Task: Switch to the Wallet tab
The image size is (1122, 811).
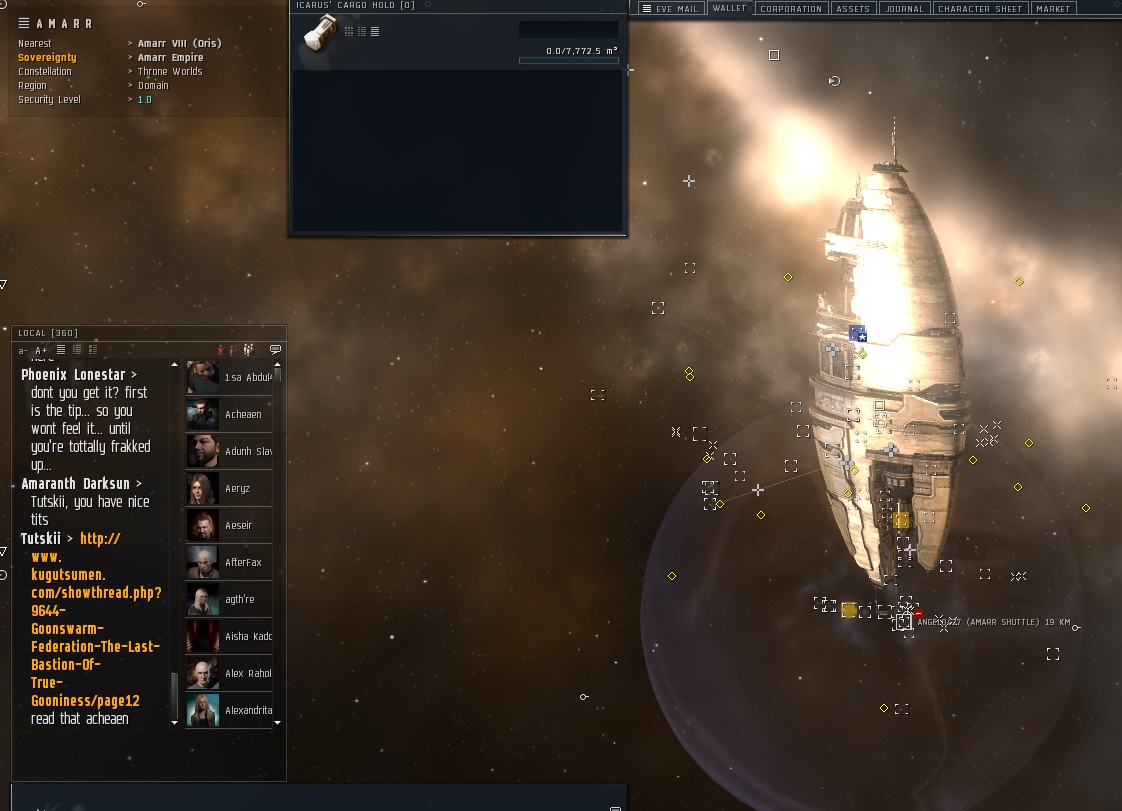Action: pos(729,9)
